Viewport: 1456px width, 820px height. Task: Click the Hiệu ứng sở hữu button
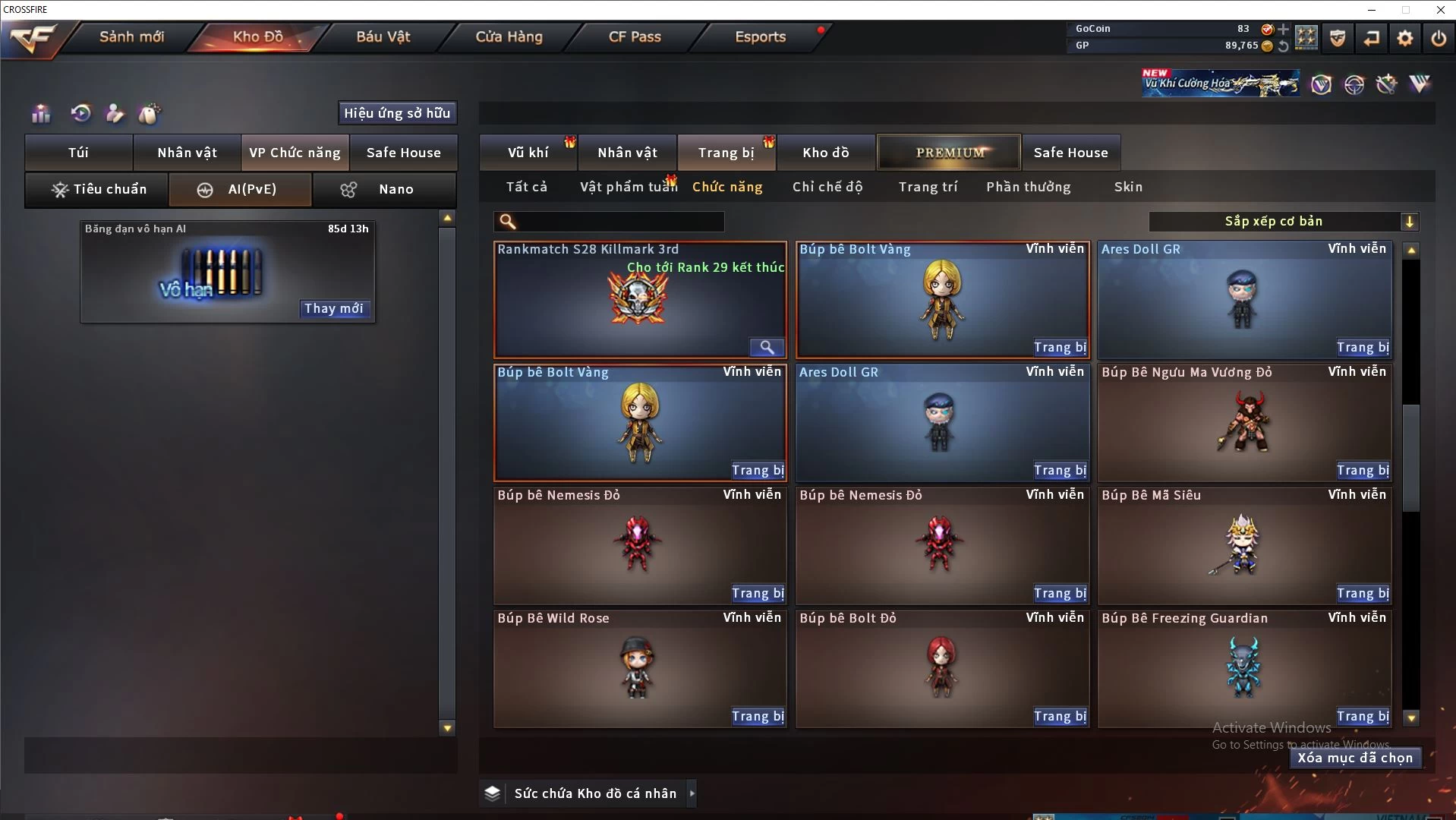(397, 113)
